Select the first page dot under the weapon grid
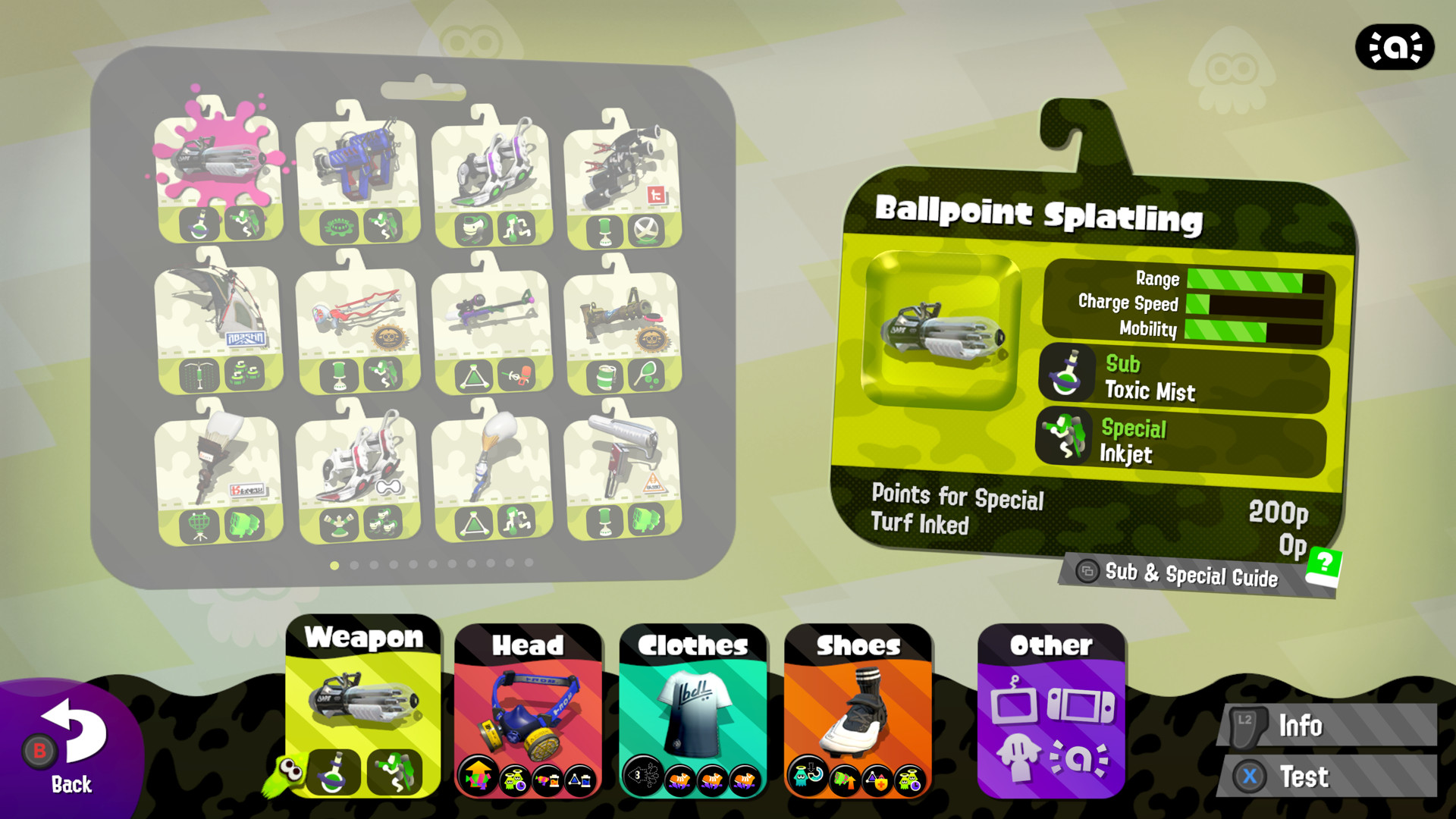This screenshot has width=1456, height=819. 334,566
